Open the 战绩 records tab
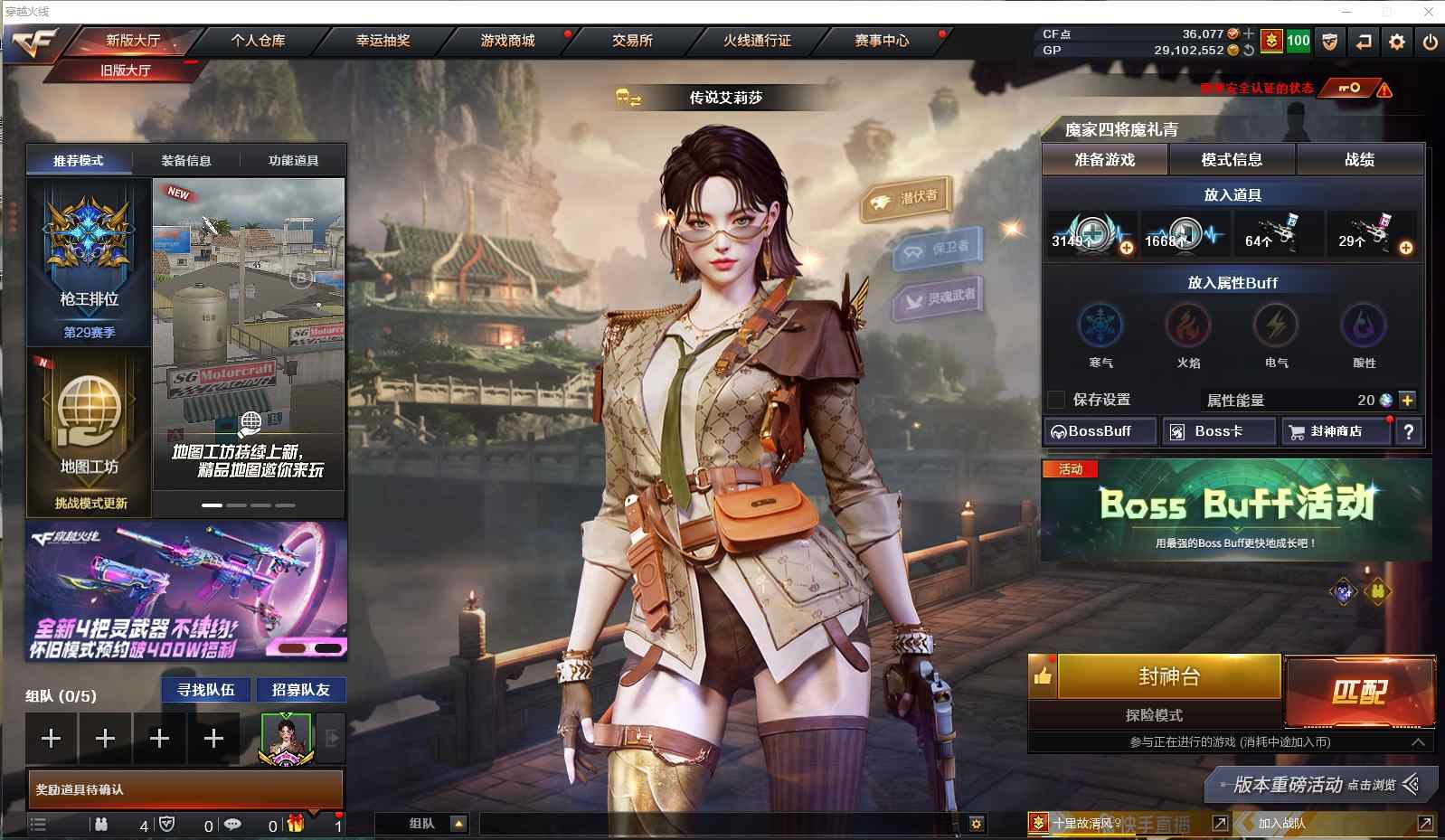The width and height of the screenshot is (1445, 840). click(1359, 160)
